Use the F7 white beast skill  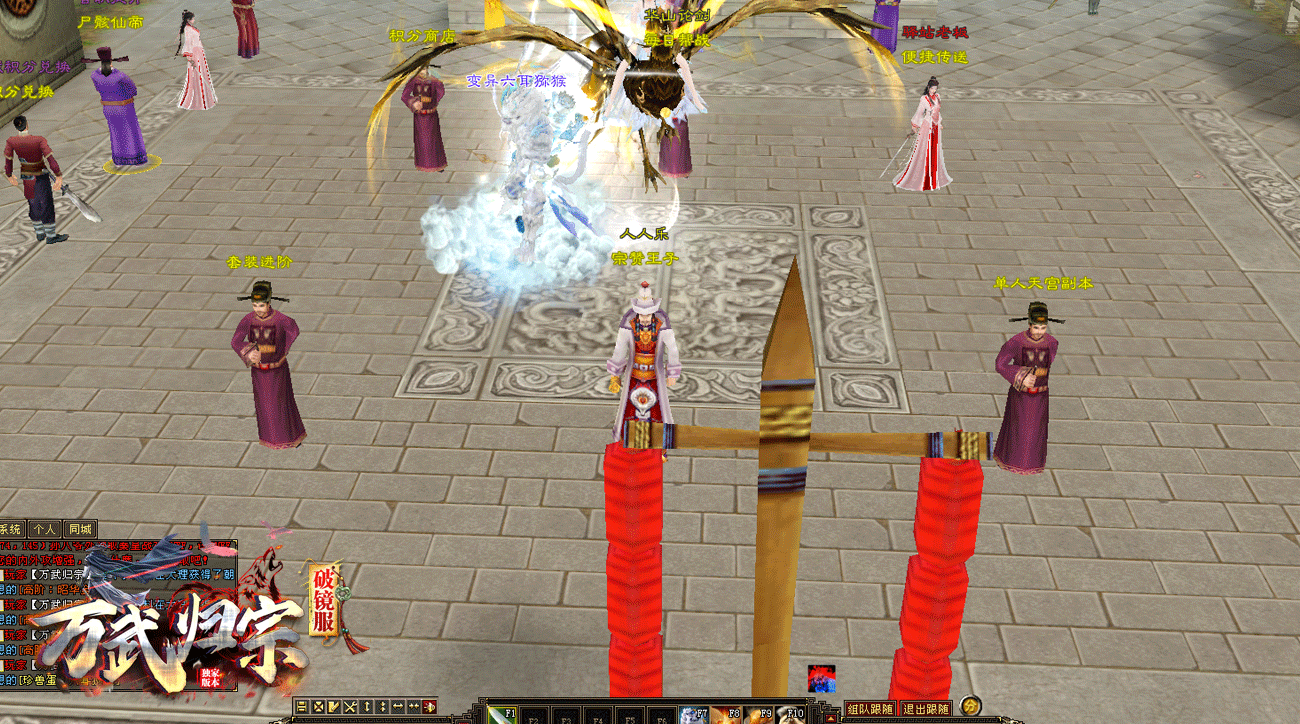pyautogui.click(x=694, y=714)
